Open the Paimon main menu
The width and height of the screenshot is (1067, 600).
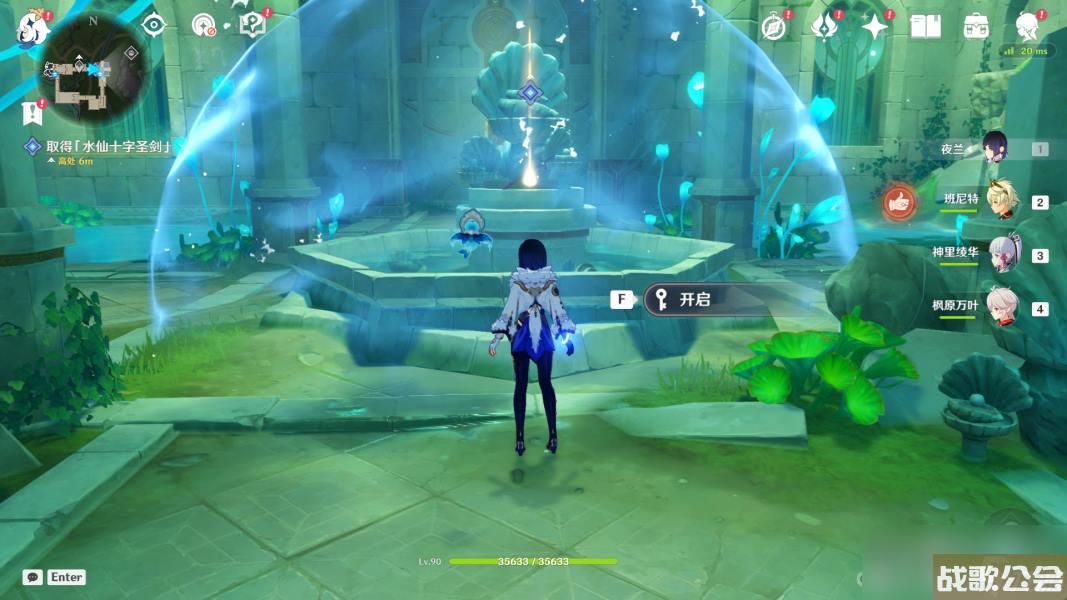pyautogui.click(x=33, y=28)
